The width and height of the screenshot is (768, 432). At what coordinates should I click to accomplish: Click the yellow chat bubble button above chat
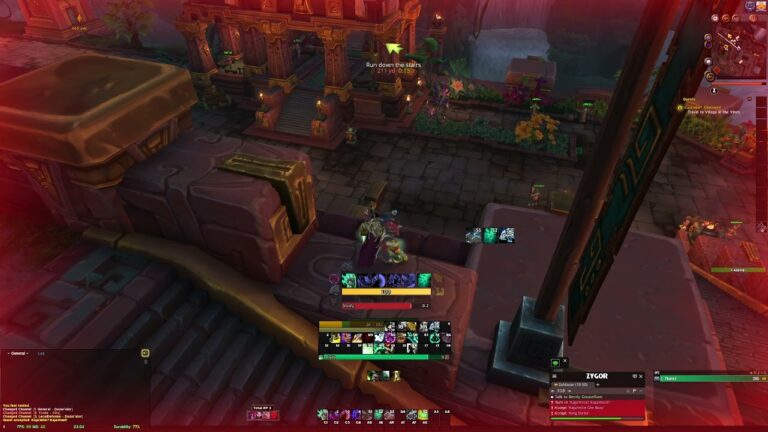[144, 352]
